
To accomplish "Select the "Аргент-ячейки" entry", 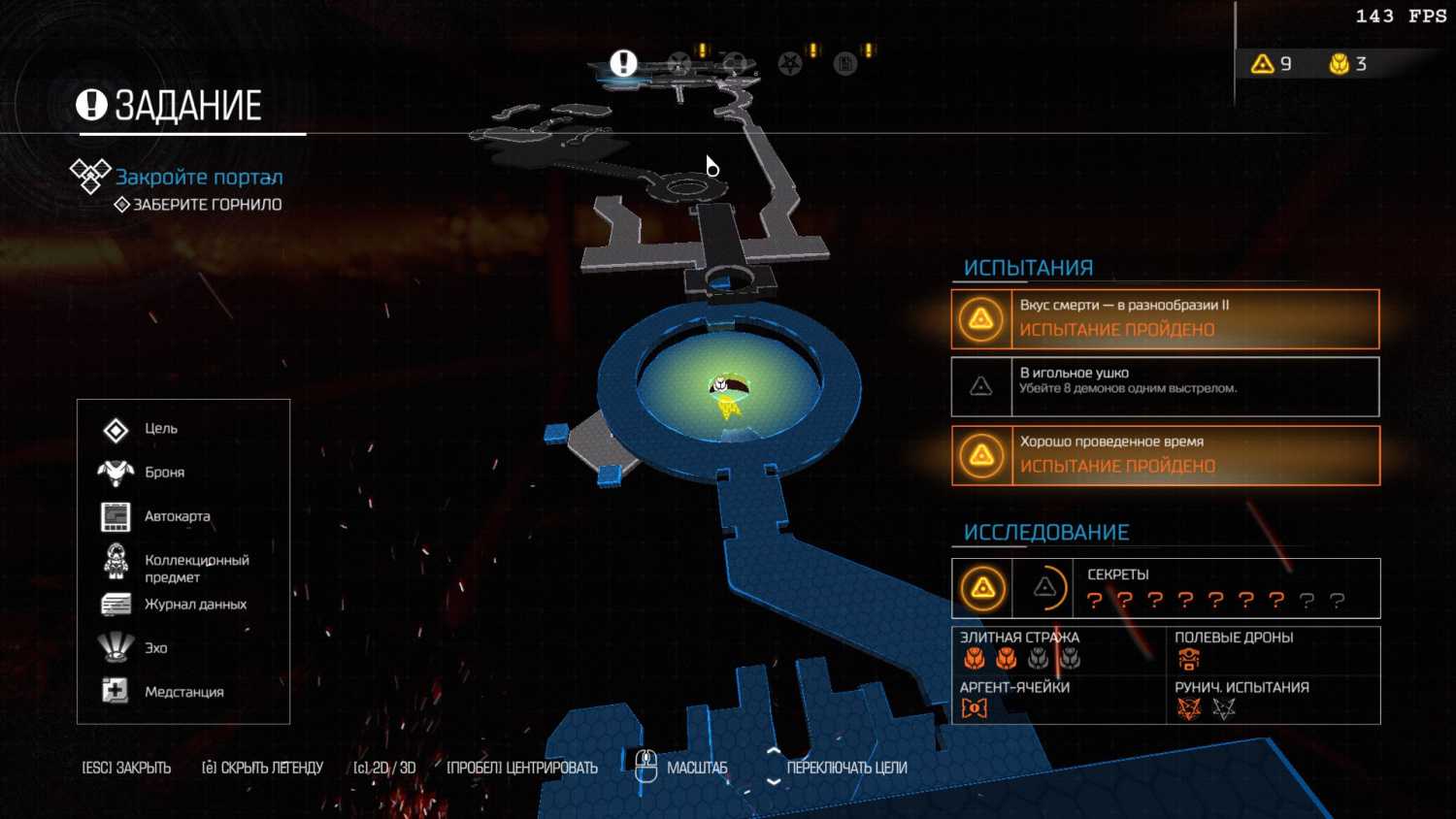I will pos(1058,699).
